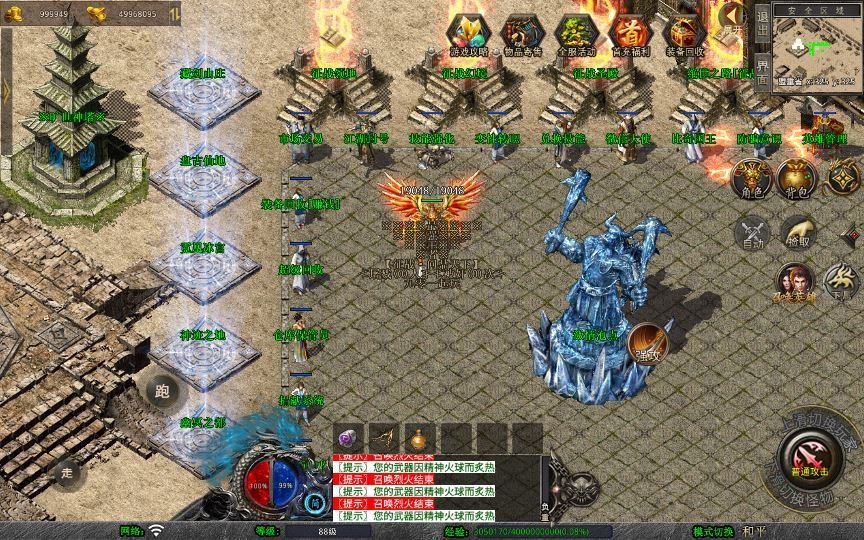Image resolution: width=864 pixels, height=540 pixels.
Task: Open the 角色 character panel
Action: [752, 176]
